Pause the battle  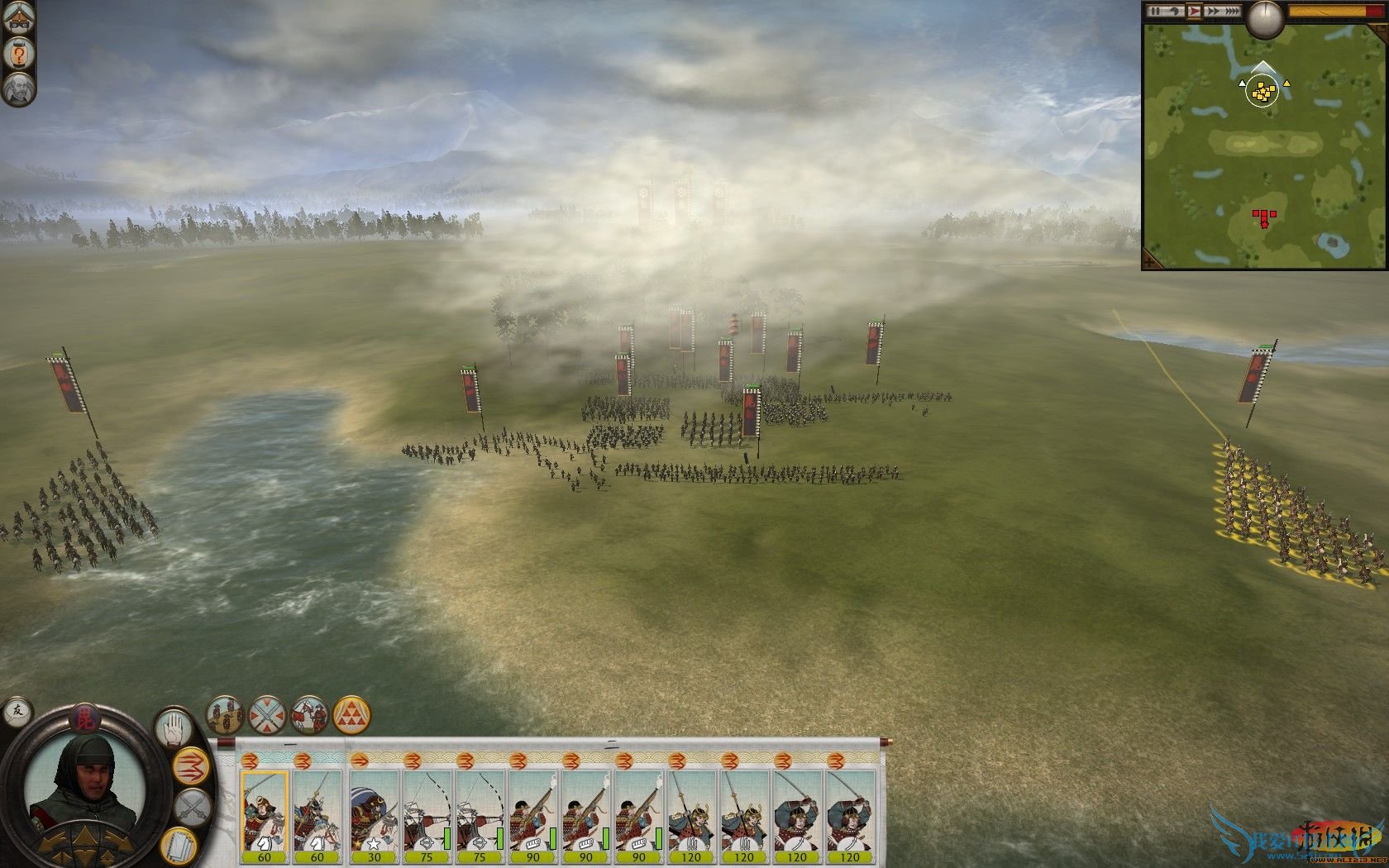point(1156,11)
